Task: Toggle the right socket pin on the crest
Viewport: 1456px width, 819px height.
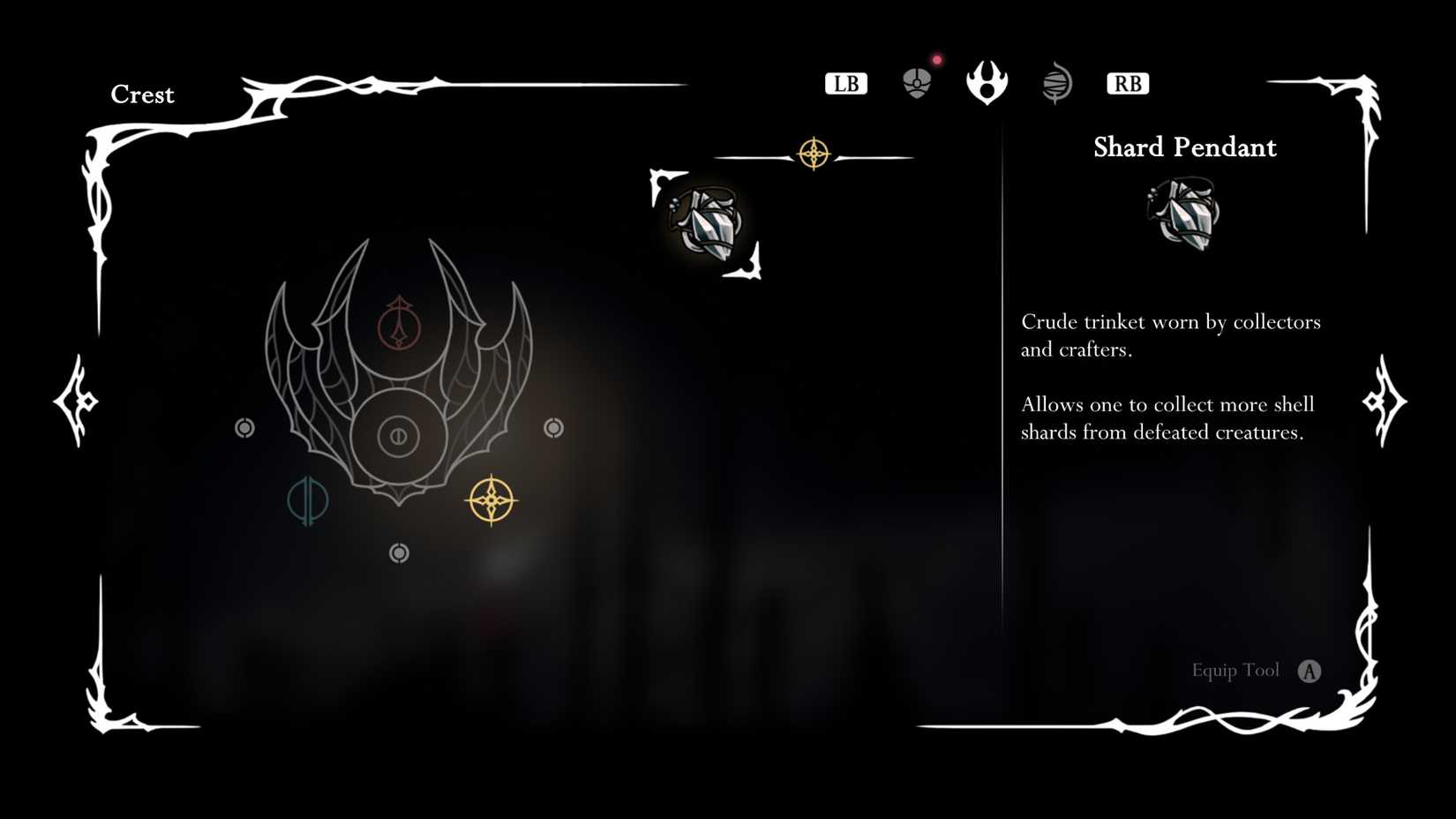Action: point(554,428)
